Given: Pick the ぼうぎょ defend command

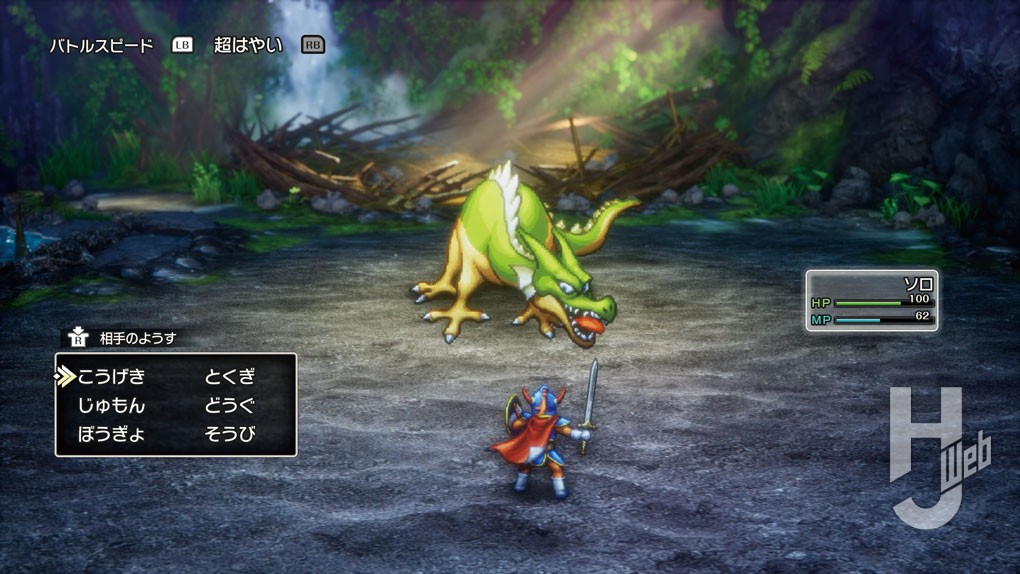Looking at the screenshot, I should (111, 435).
